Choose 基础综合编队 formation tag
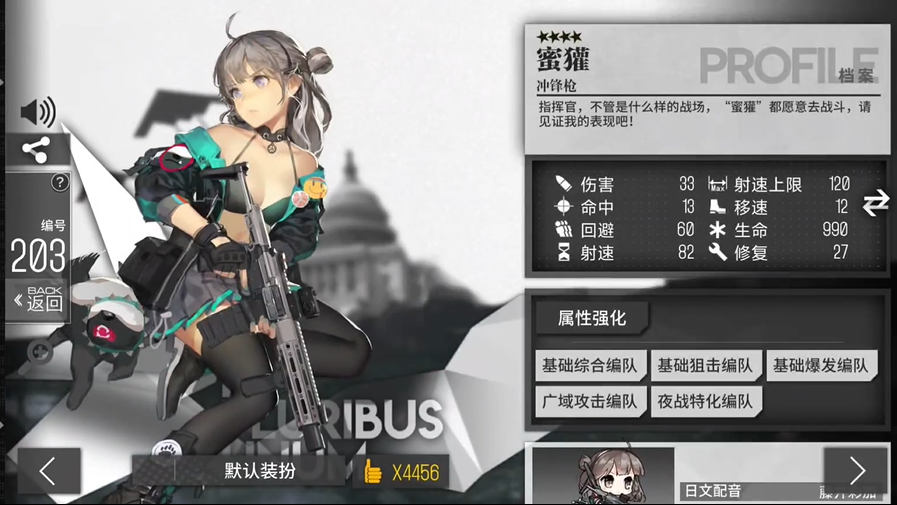This screenshot has height=505, width=897. [x=590, y=366]
